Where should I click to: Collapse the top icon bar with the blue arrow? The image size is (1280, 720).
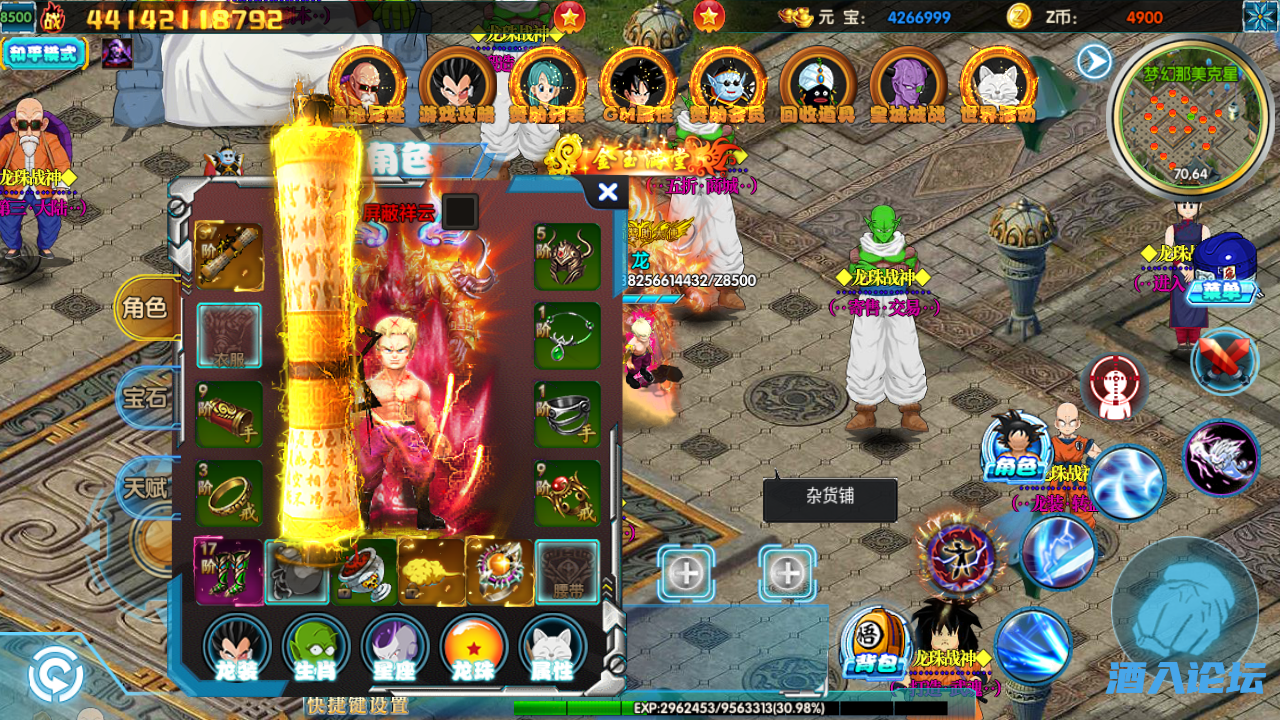1093,62
